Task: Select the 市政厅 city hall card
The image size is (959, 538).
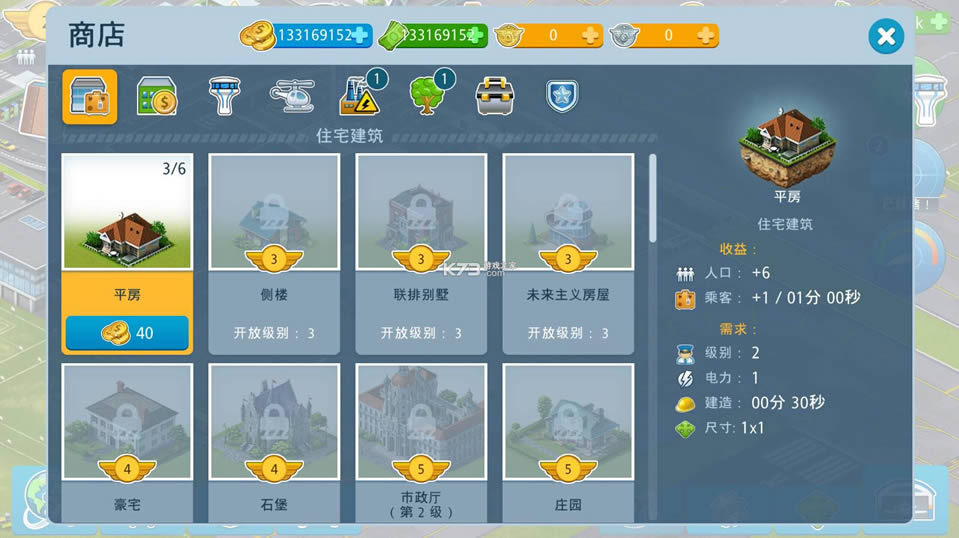Action: (x=421, y=440)
